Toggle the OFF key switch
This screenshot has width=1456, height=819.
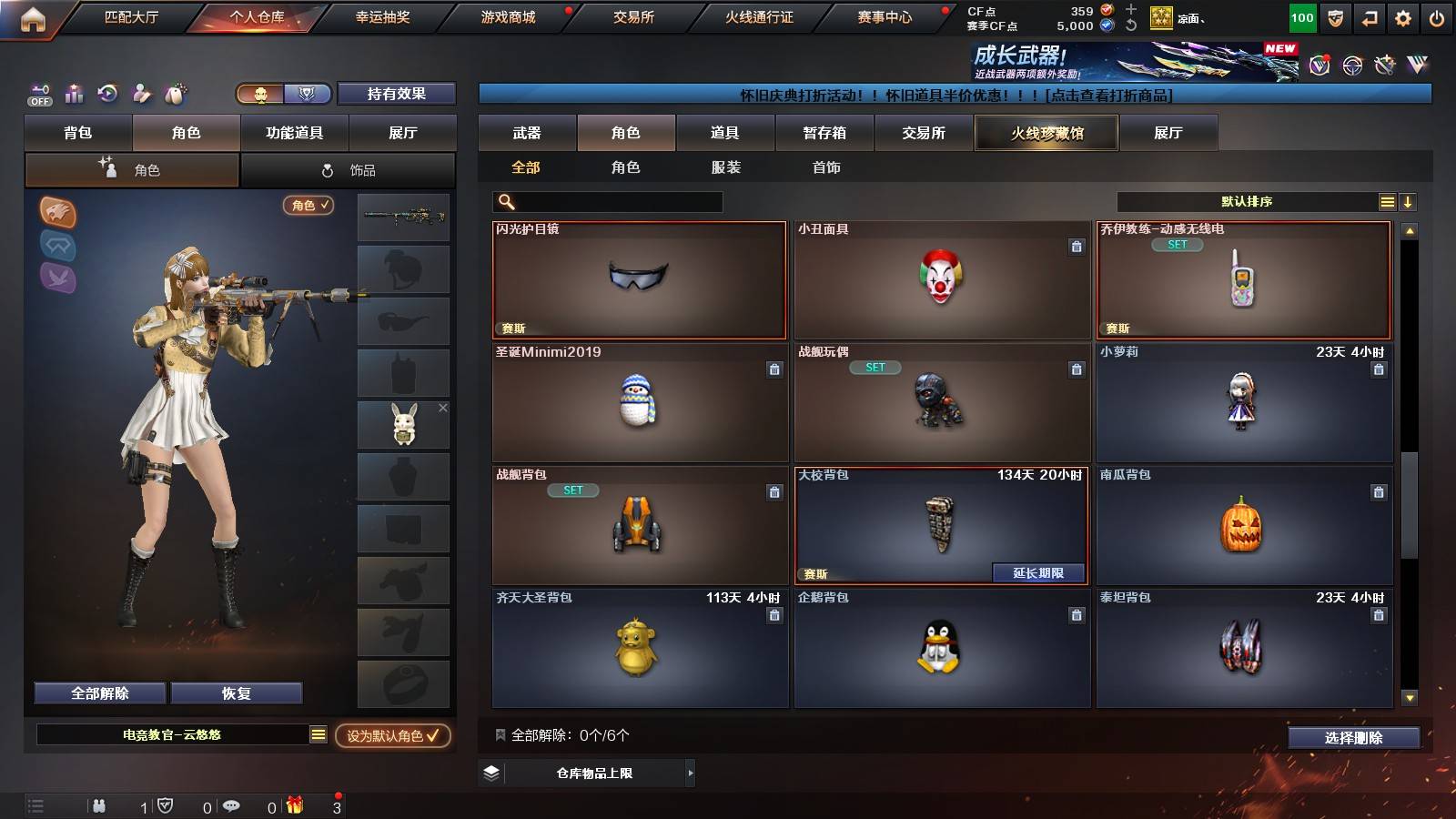(39, 94)
